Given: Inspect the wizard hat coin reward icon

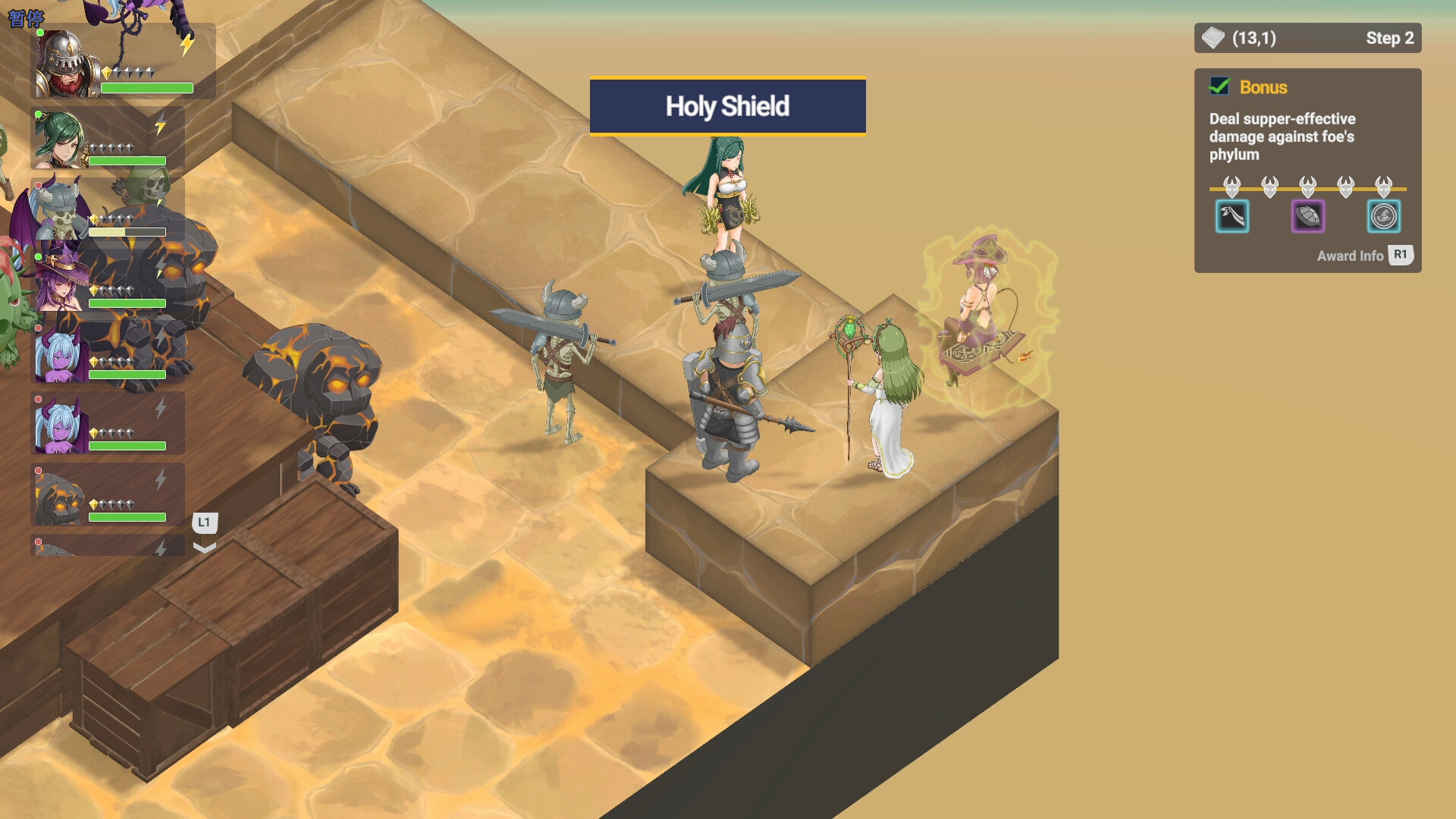Looking at the screenshot, I should [1384, 217].
